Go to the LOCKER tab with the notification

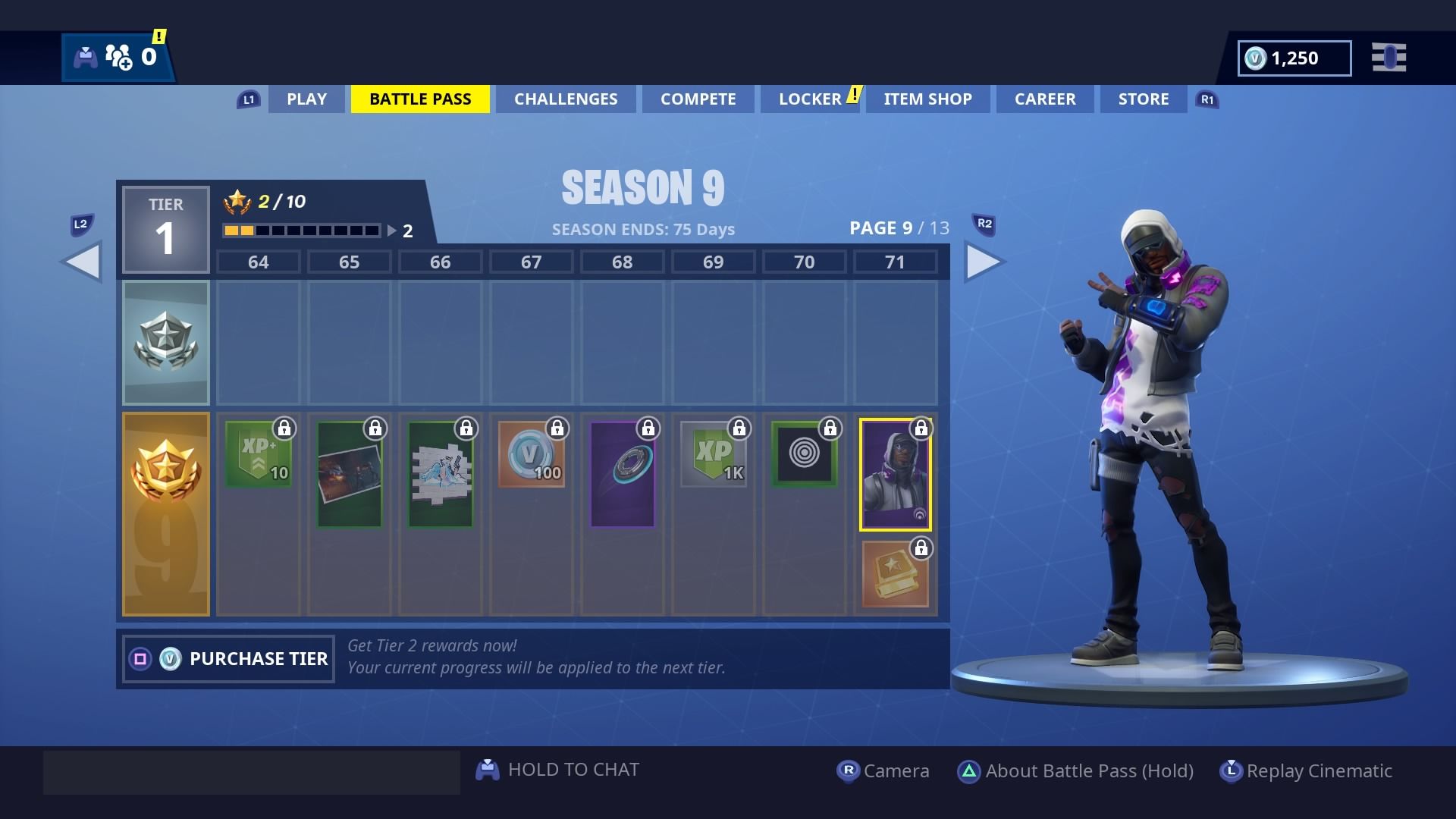click(811, 99)
